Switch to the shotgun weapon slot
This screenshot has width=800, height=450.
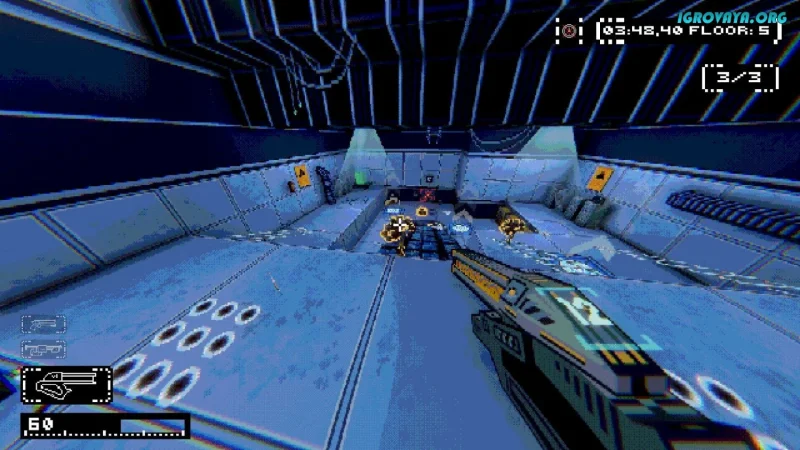tap(43, 324)
